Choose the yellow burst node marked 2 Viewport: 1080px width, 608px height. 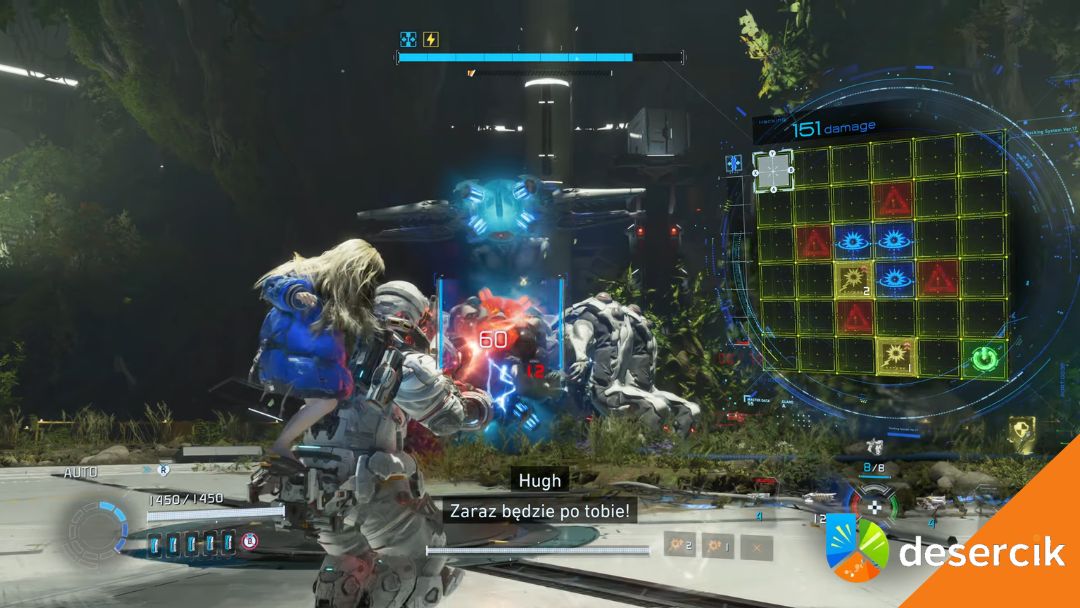tap(853, 279)
